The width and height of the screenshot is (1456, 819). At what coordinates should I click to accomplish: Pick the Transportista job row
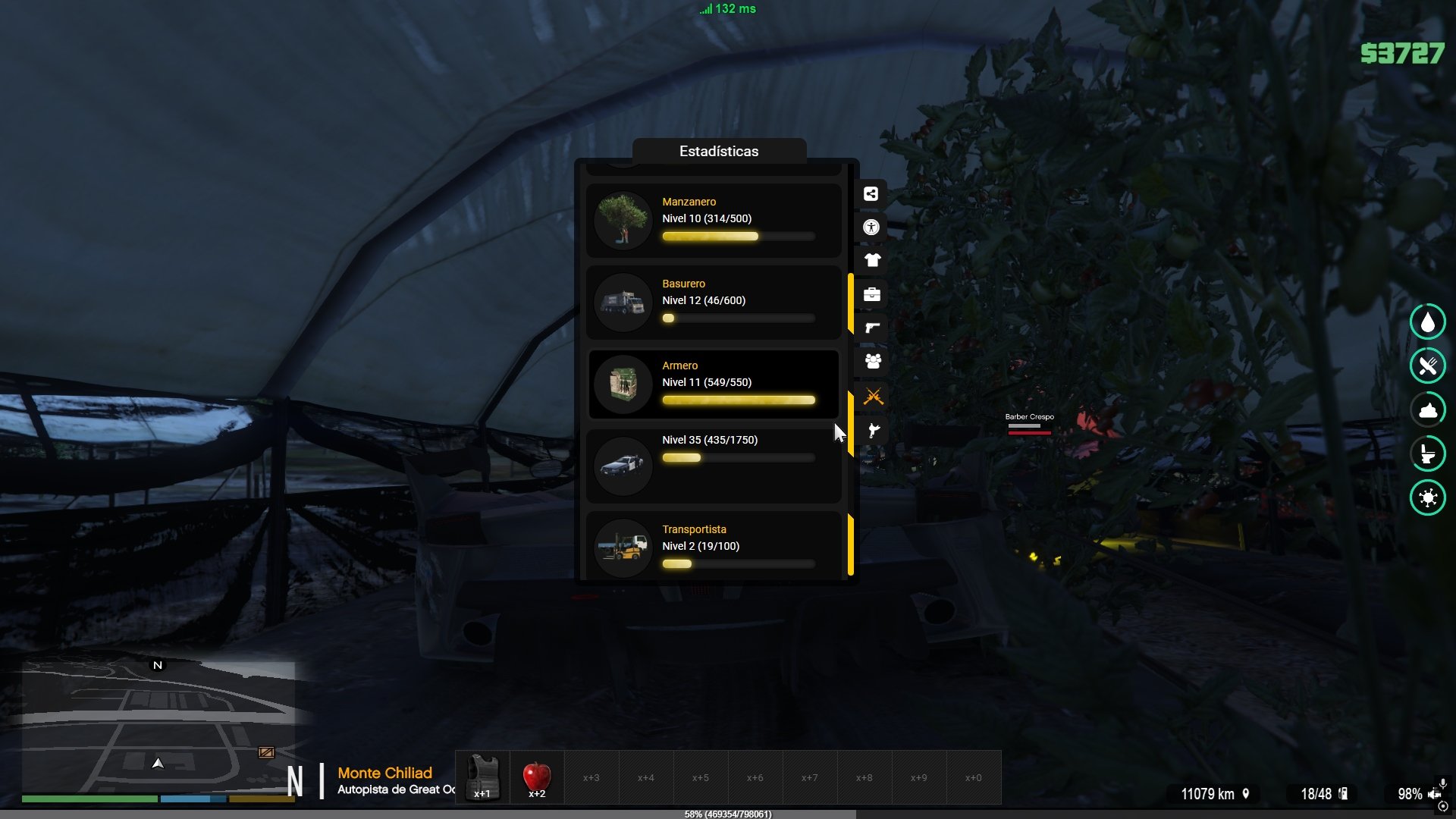click(713, 546)
